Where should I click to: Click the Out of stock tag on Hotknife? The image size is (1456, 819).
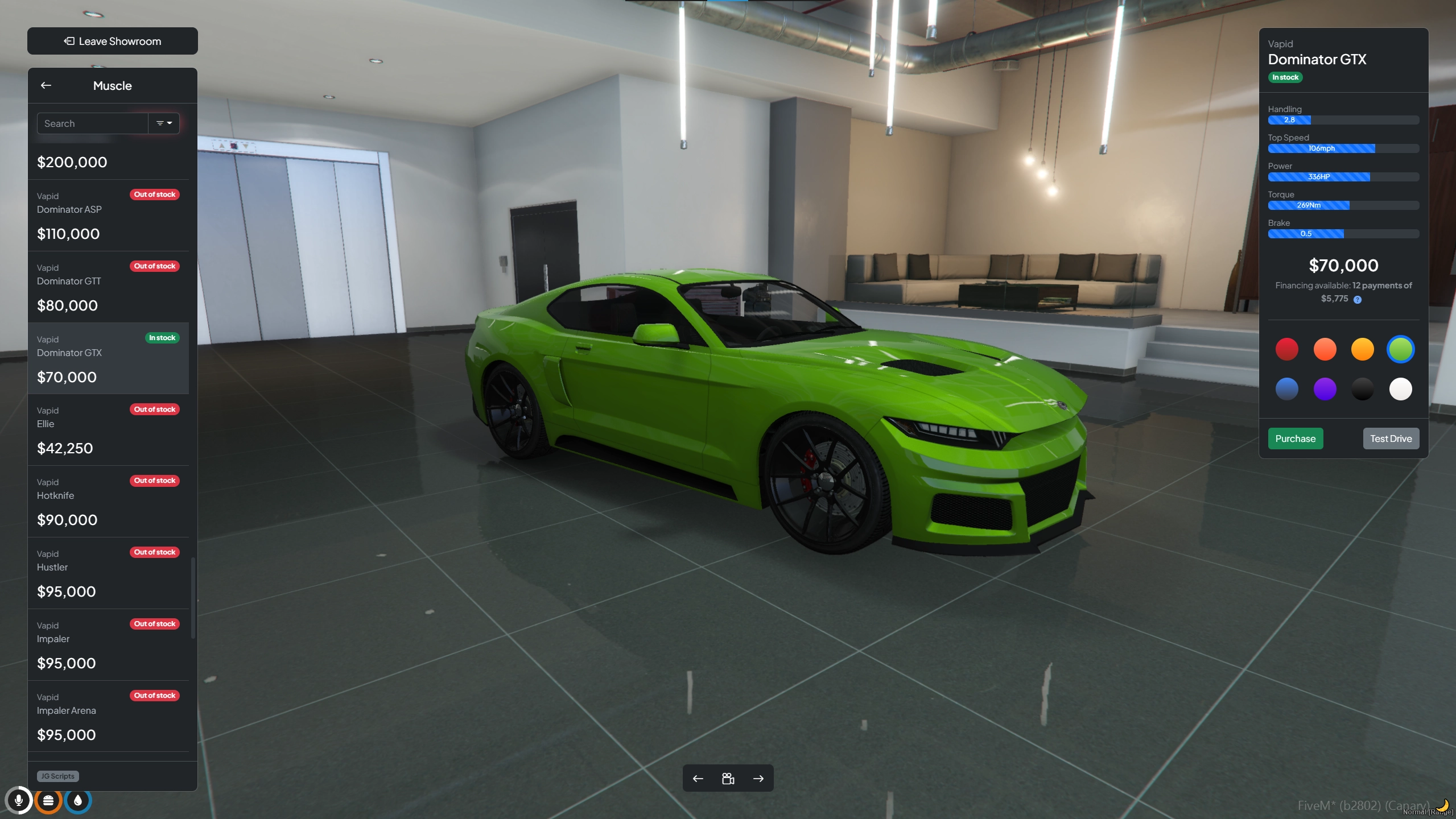coord(154,480)
